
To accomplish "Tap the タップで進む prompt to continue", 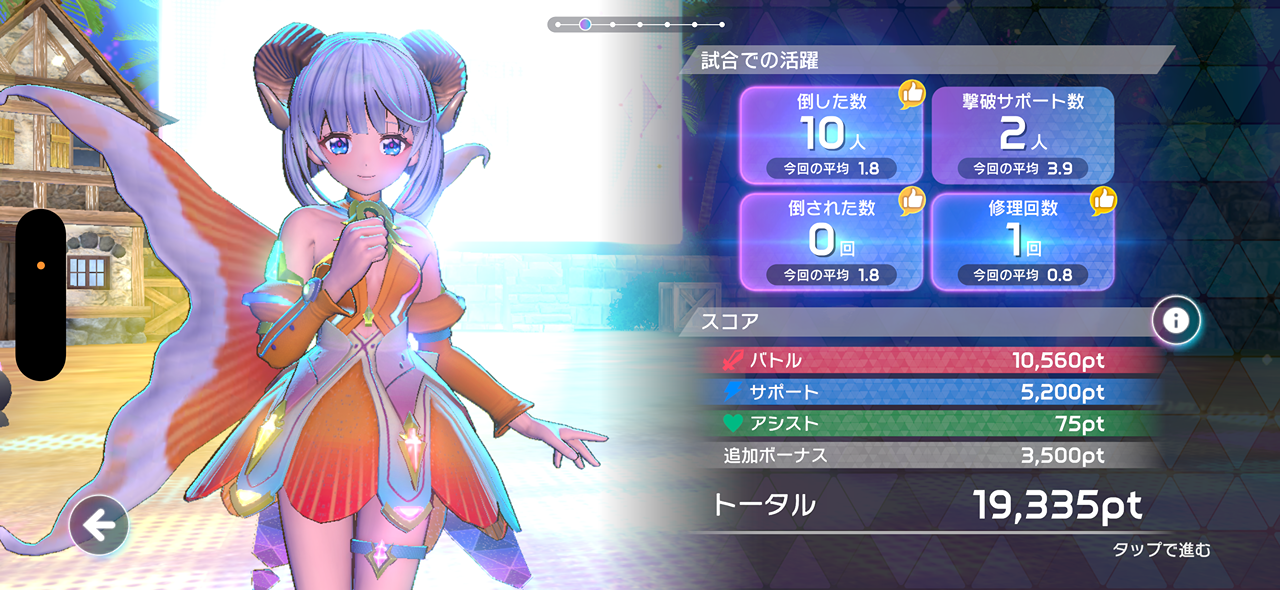I will (1161, 549).
